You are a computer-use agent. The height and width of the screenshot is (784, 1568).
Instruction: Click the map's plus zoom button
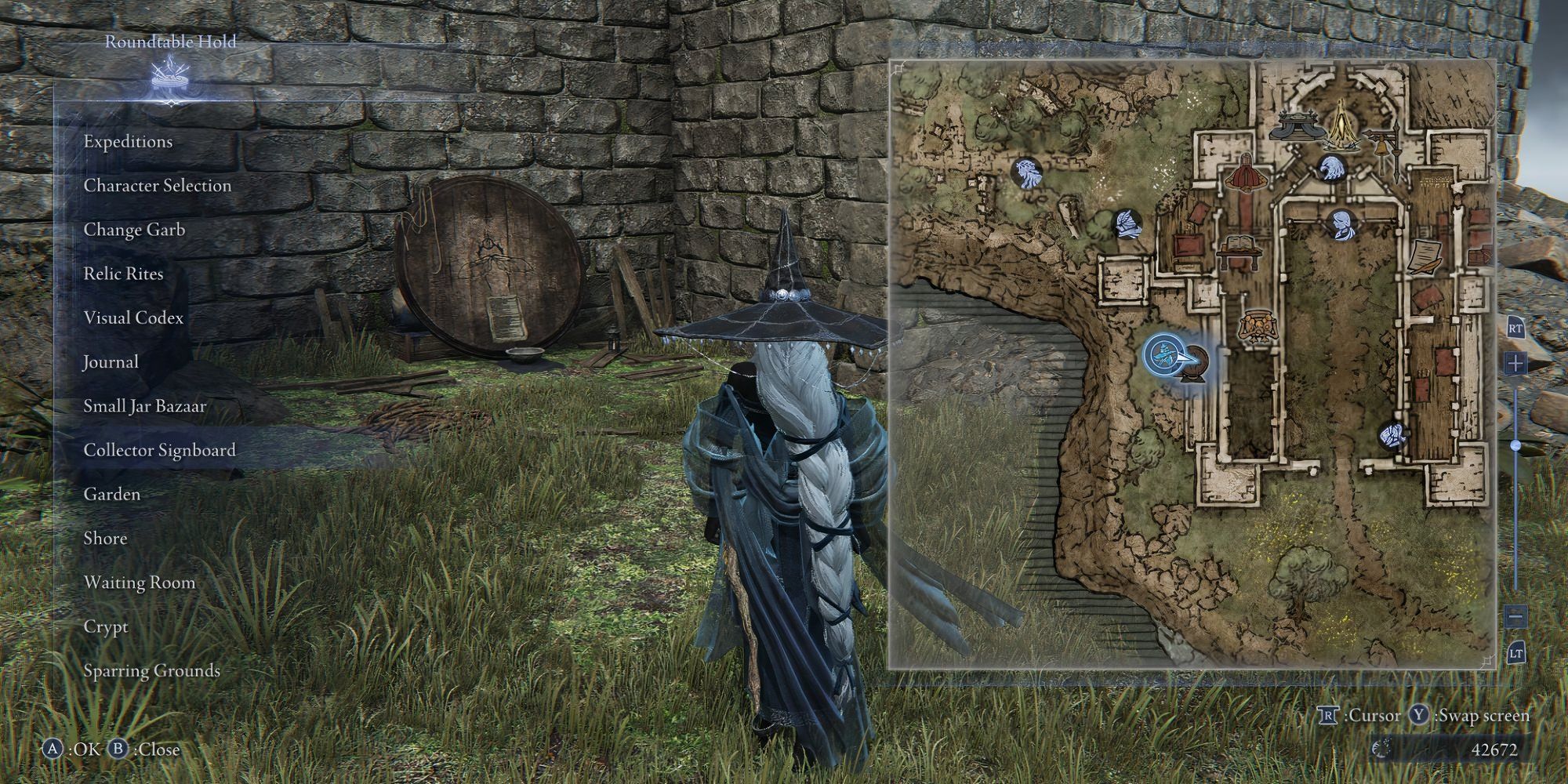(1515, 364)
